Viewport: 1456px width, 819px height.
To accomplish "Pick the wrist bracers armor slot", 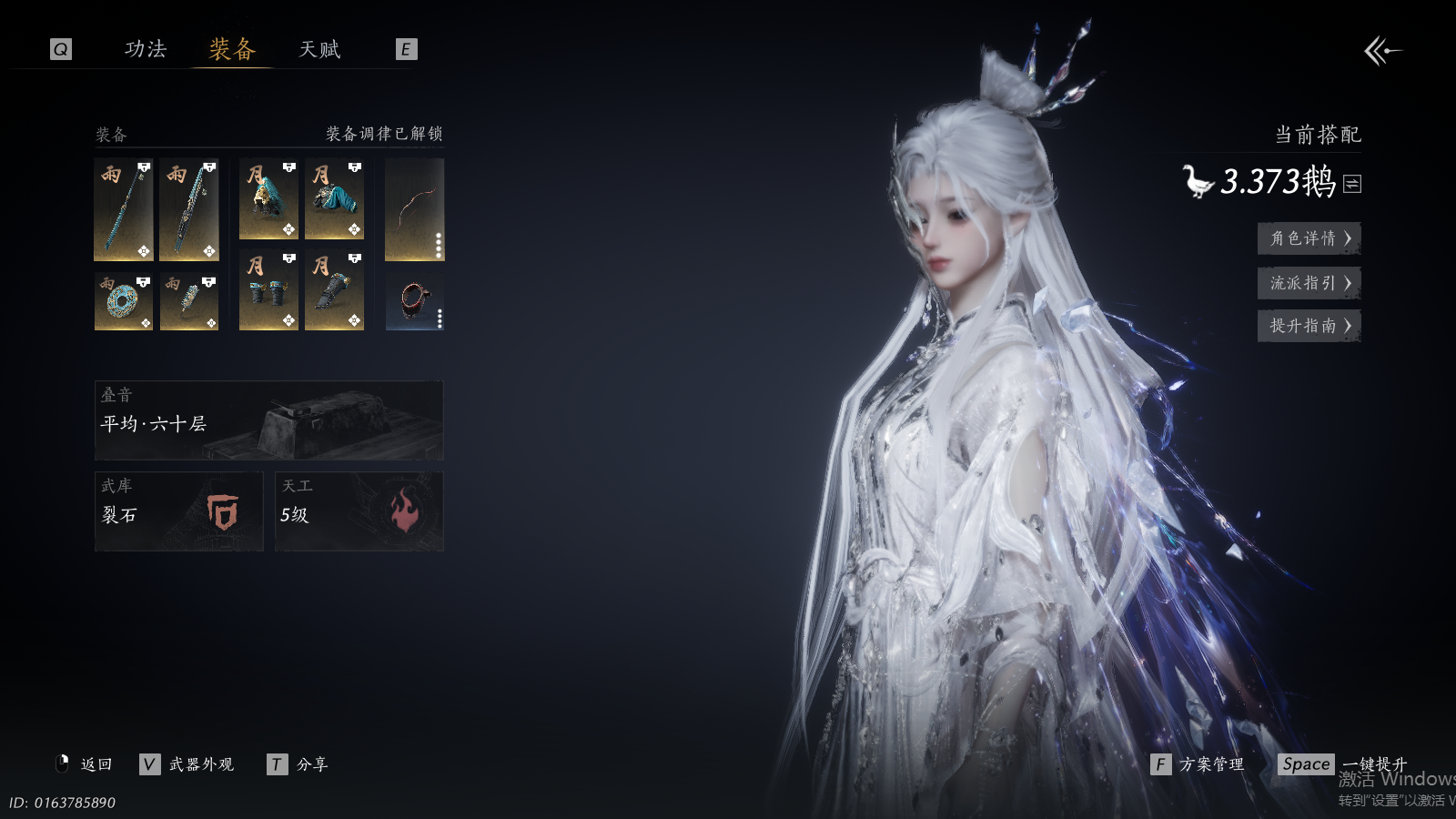I will 268,291.
